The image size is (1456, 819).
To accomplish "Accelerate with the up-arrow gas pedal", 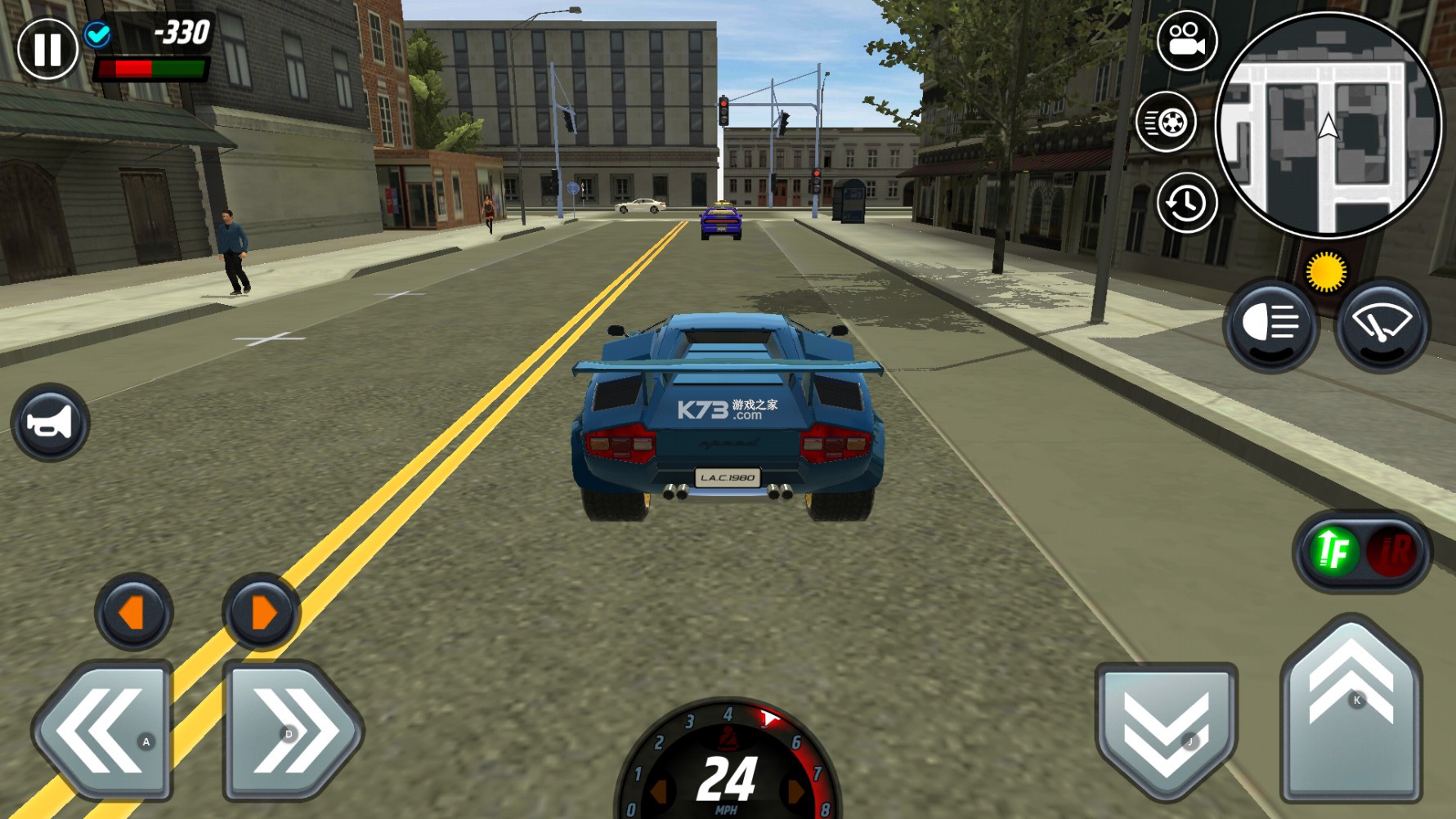I will 1351,709.
